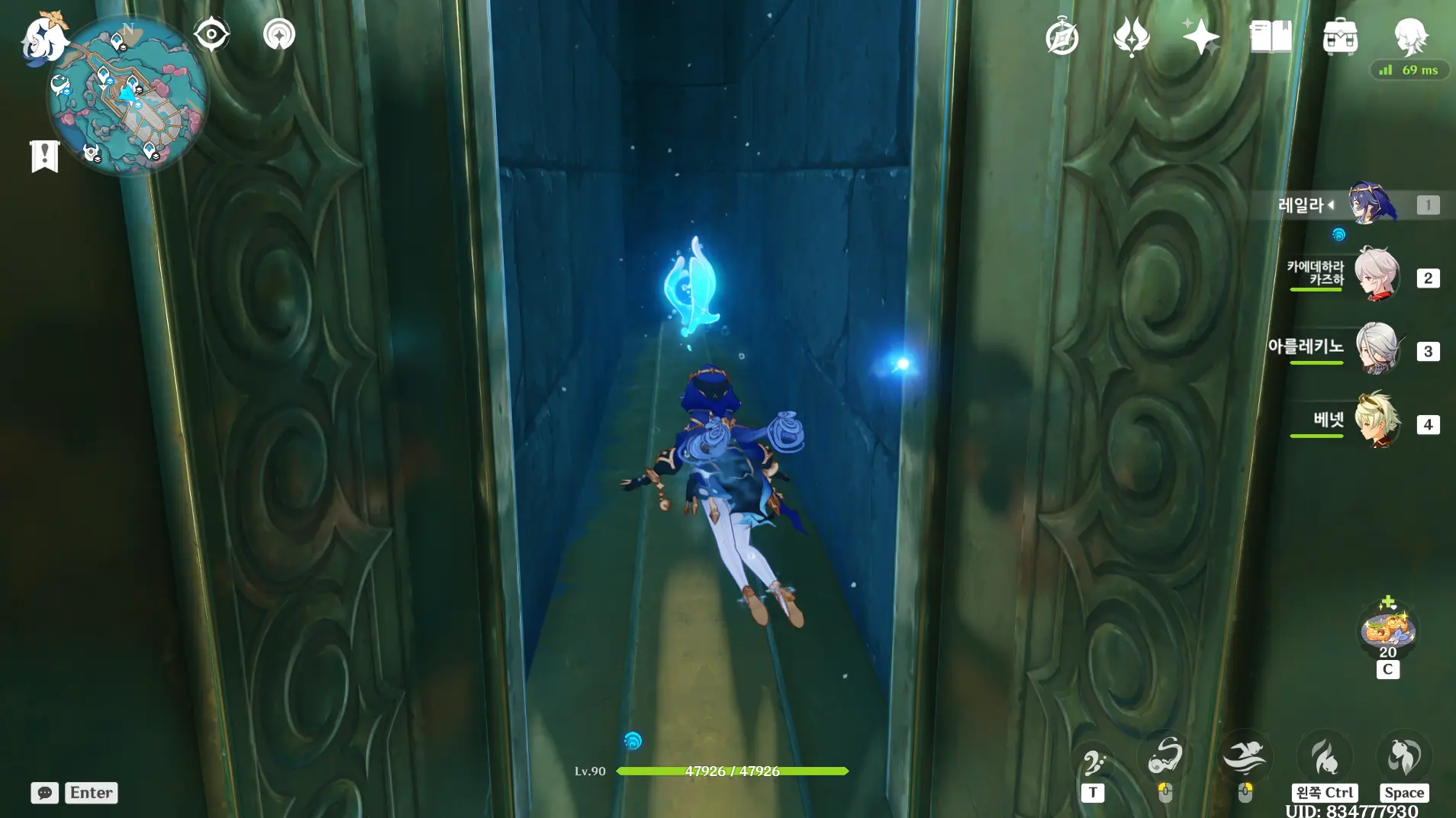Switch to party member 베넷
Viewport: 1456px width, 818px height.
coord(1376,420)
